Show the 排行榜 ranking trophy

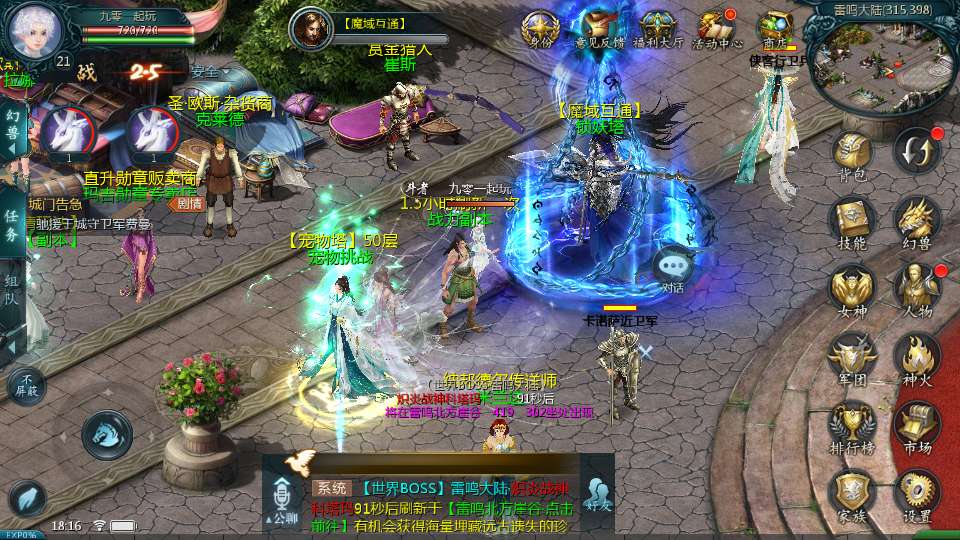tap(852, 423)
